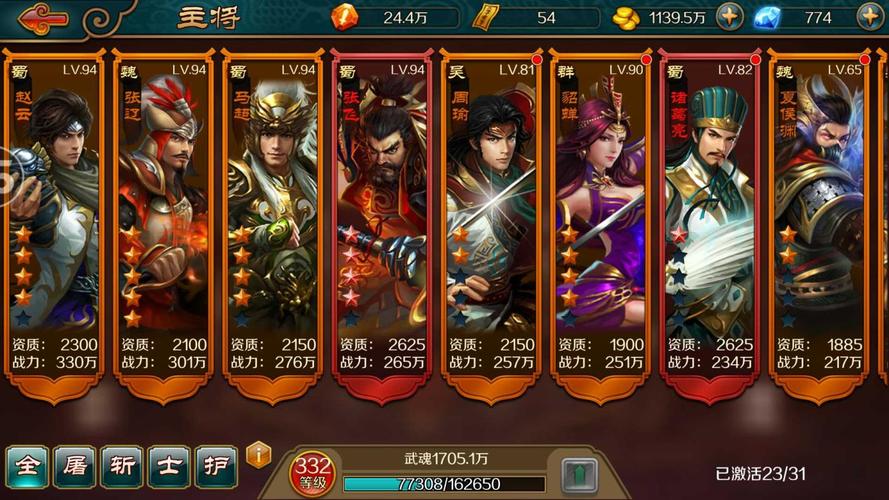Image resolution: width=889 pixels, height=500 pixels.
Task: Click the green upgrade arrow button
Action: (579, 474)
